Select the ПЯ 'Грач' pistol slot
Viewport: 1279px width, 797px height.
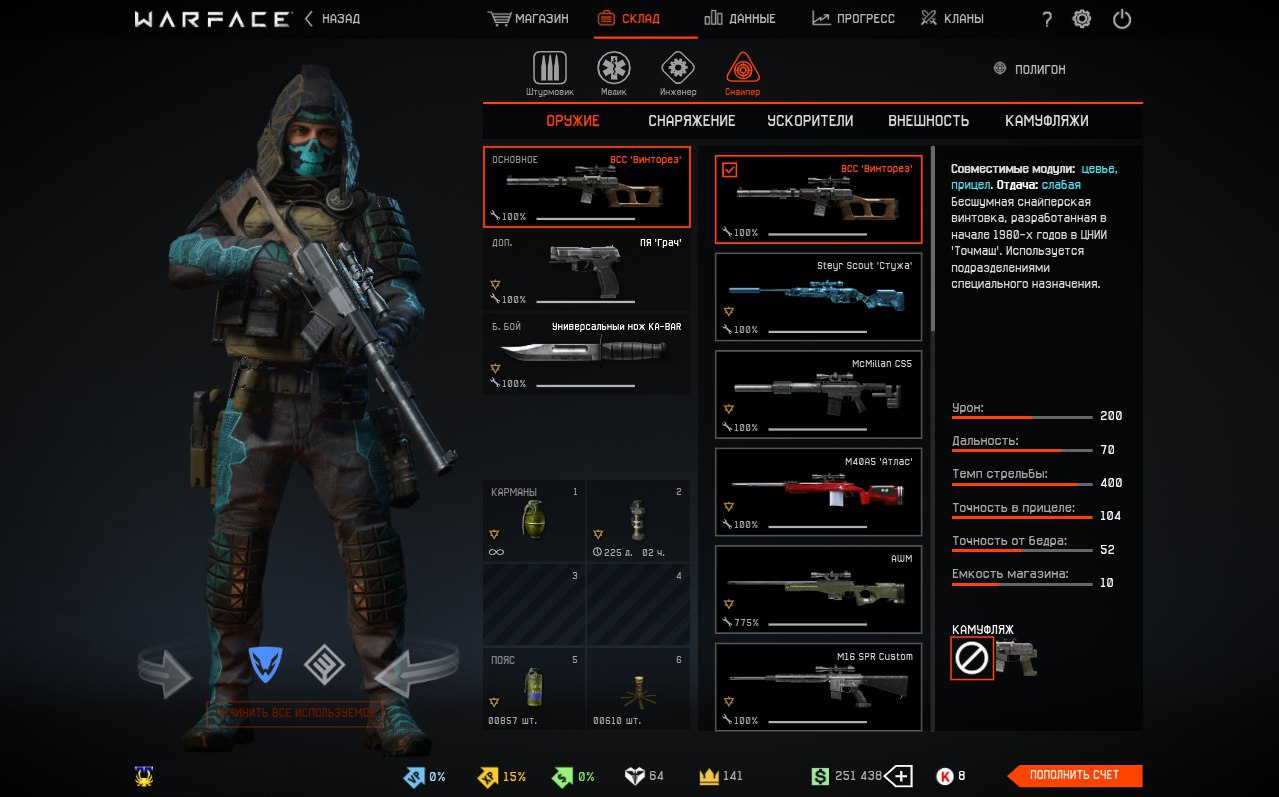click(587, 270)
